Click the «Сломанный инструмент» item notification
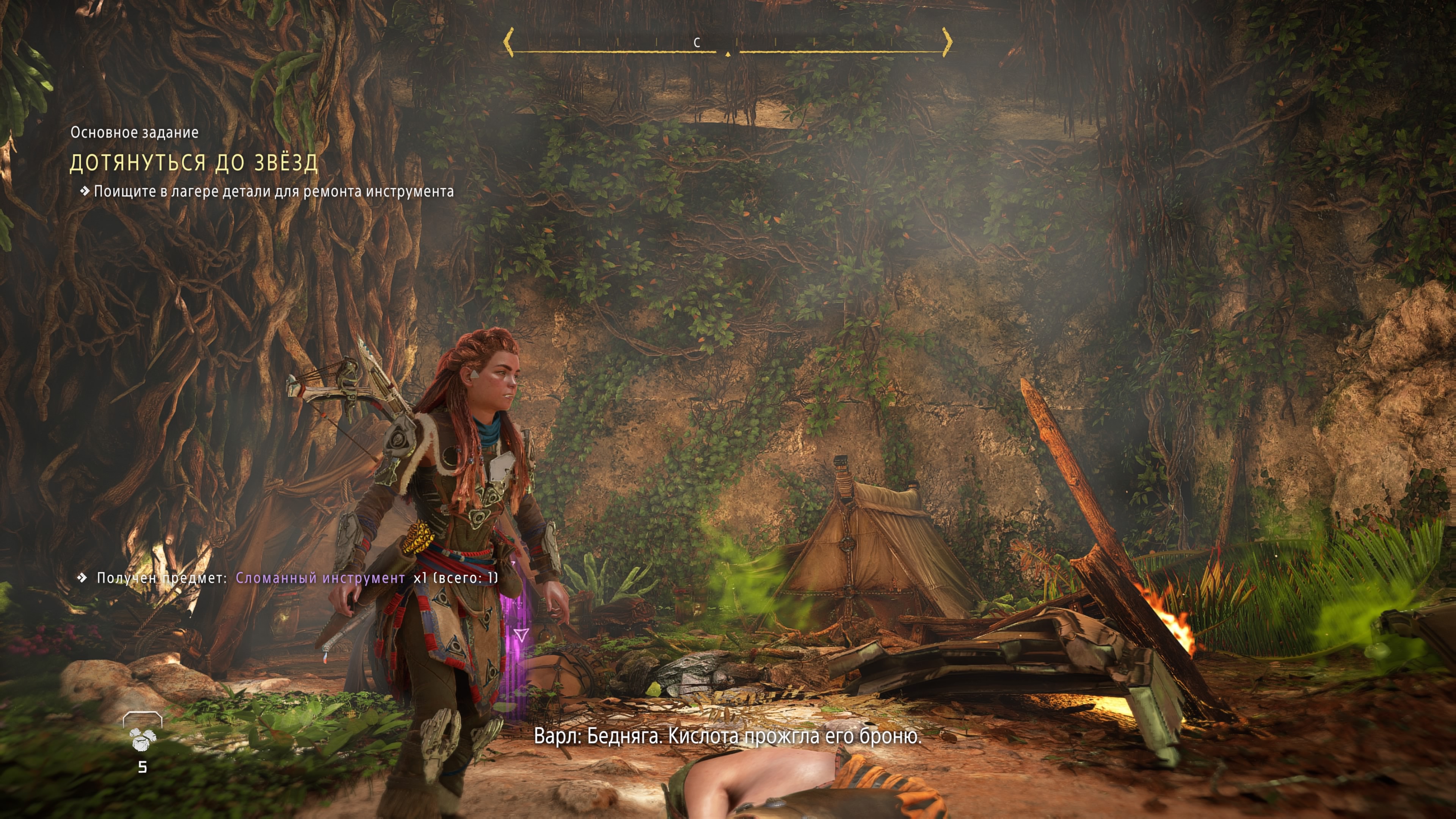The width and height of the screenshot is (1456, 819). [x=320, y=577]
